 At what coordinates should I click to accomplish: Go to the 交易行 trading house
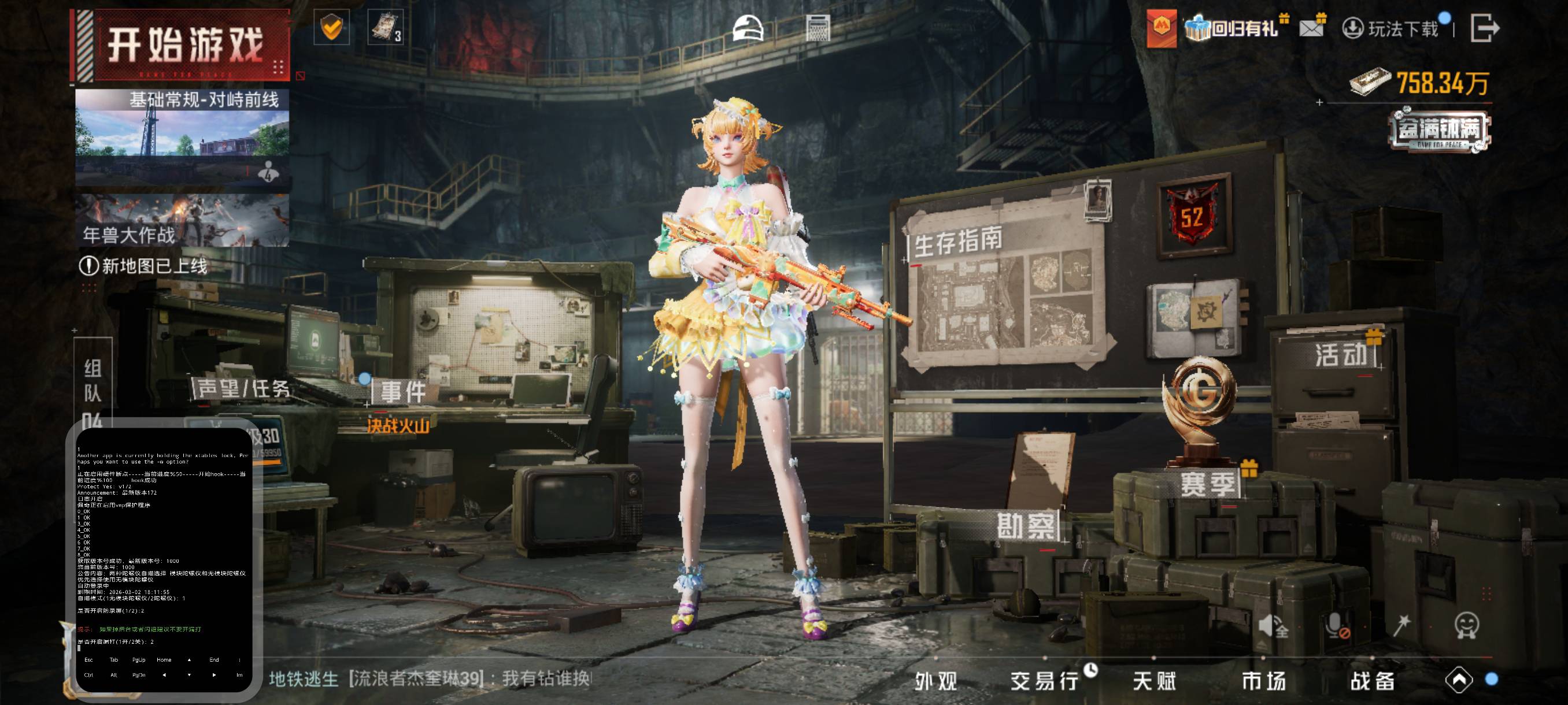pos(1045,681)
